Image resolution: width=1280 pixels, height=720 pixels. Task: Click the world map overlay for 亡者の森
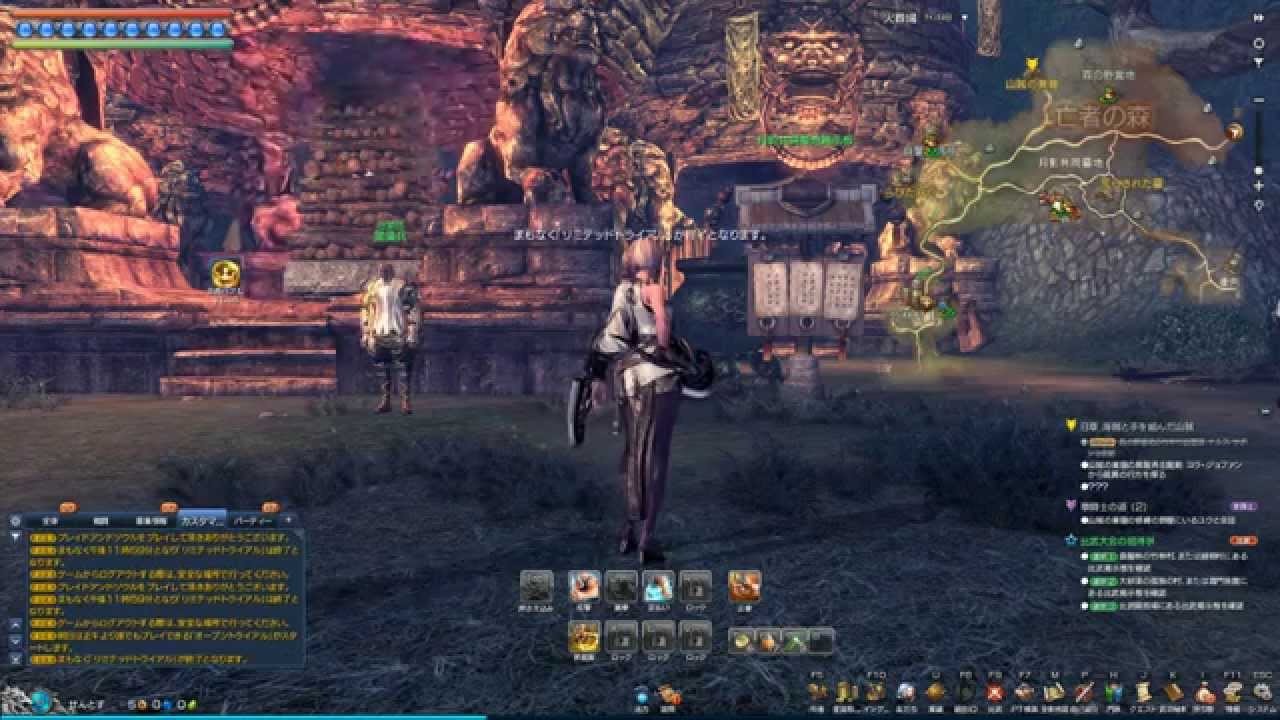pyautogui.click(x=1100, y=118)
